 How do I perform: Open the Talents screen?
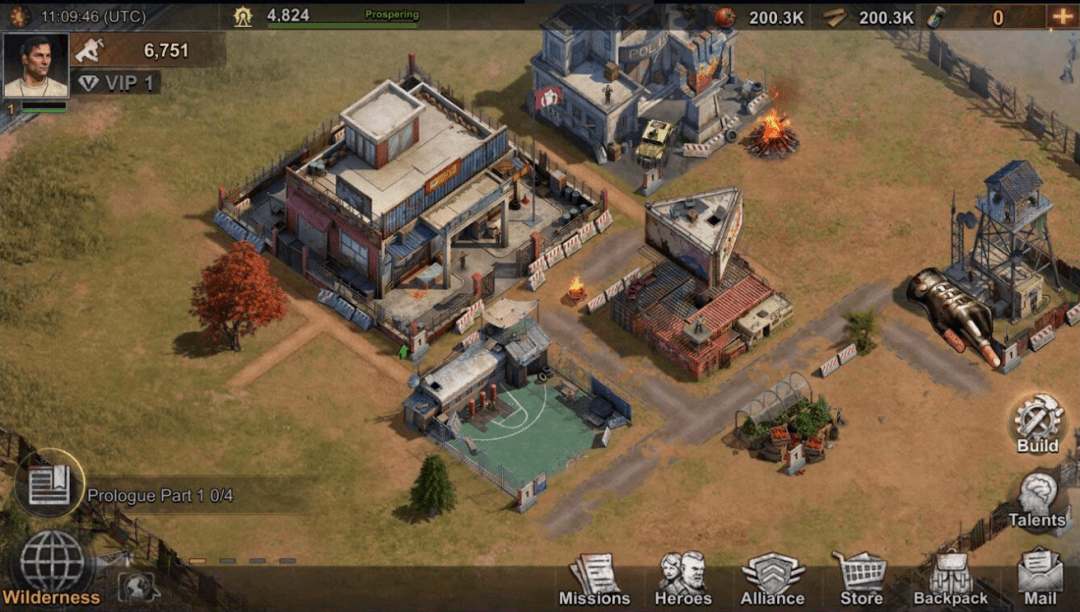(1037, 498)
